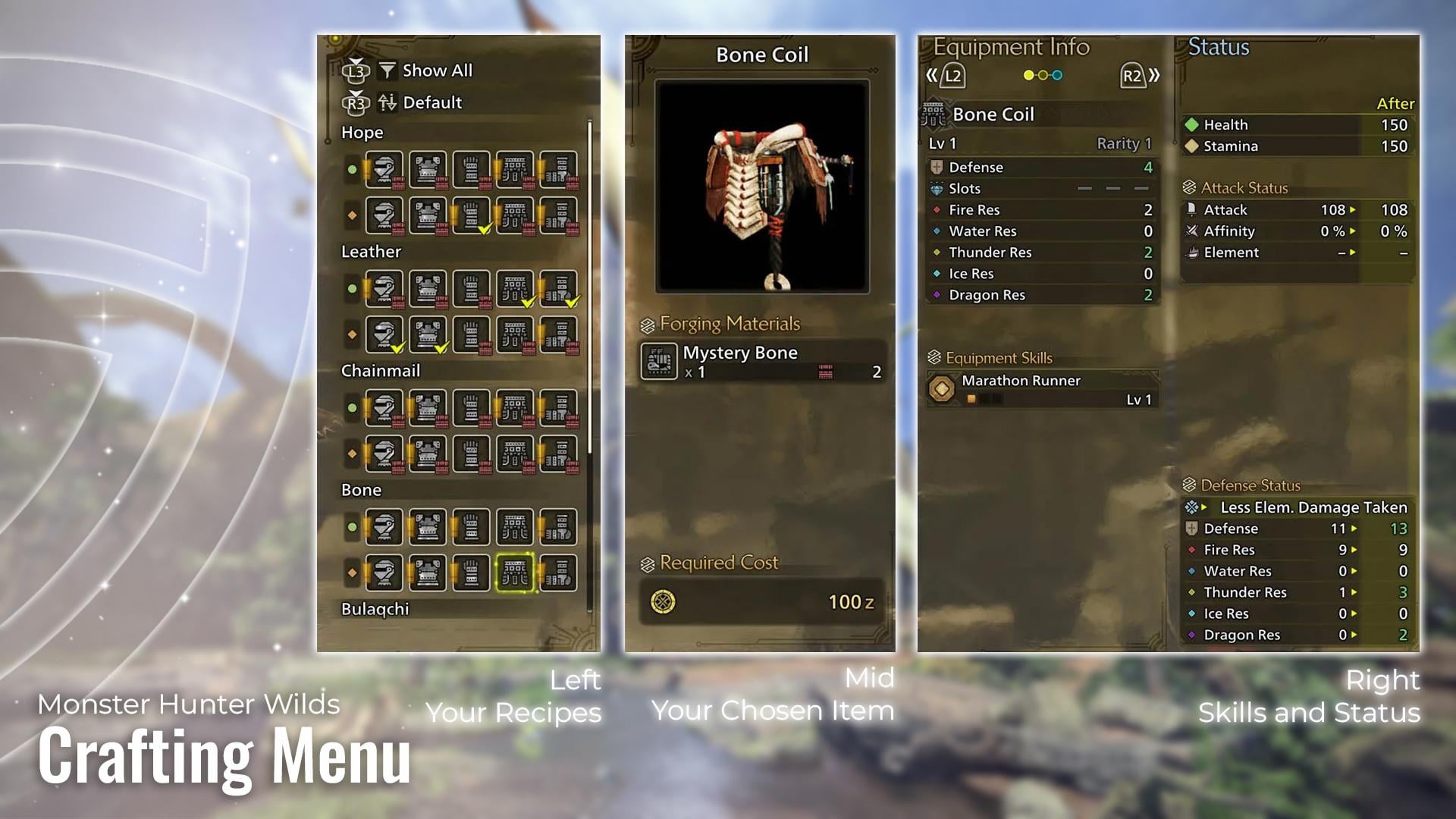Select the Mystery Bone material icon

661,362
